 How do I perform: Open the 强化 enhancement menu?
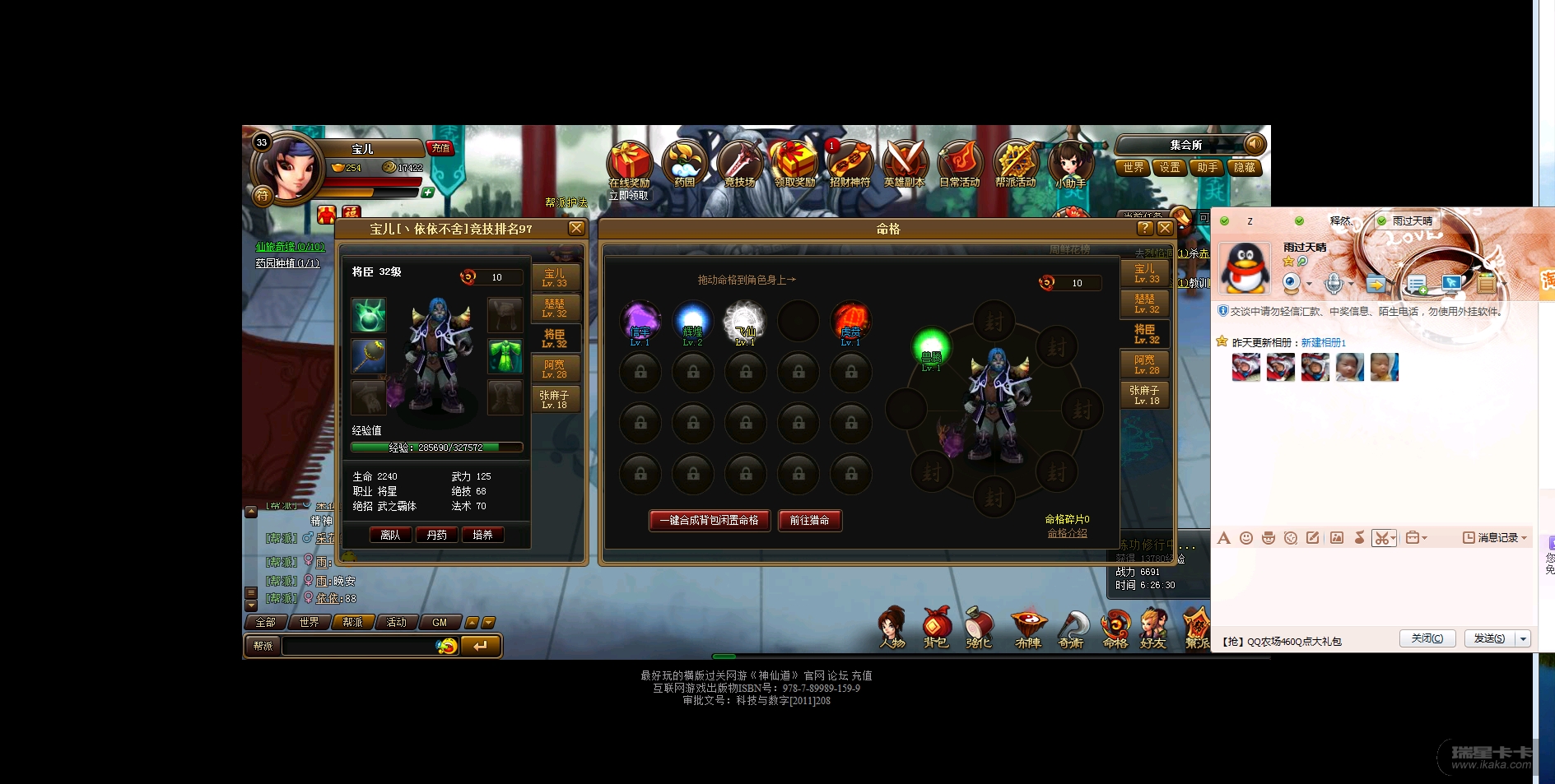pos(979,629)
